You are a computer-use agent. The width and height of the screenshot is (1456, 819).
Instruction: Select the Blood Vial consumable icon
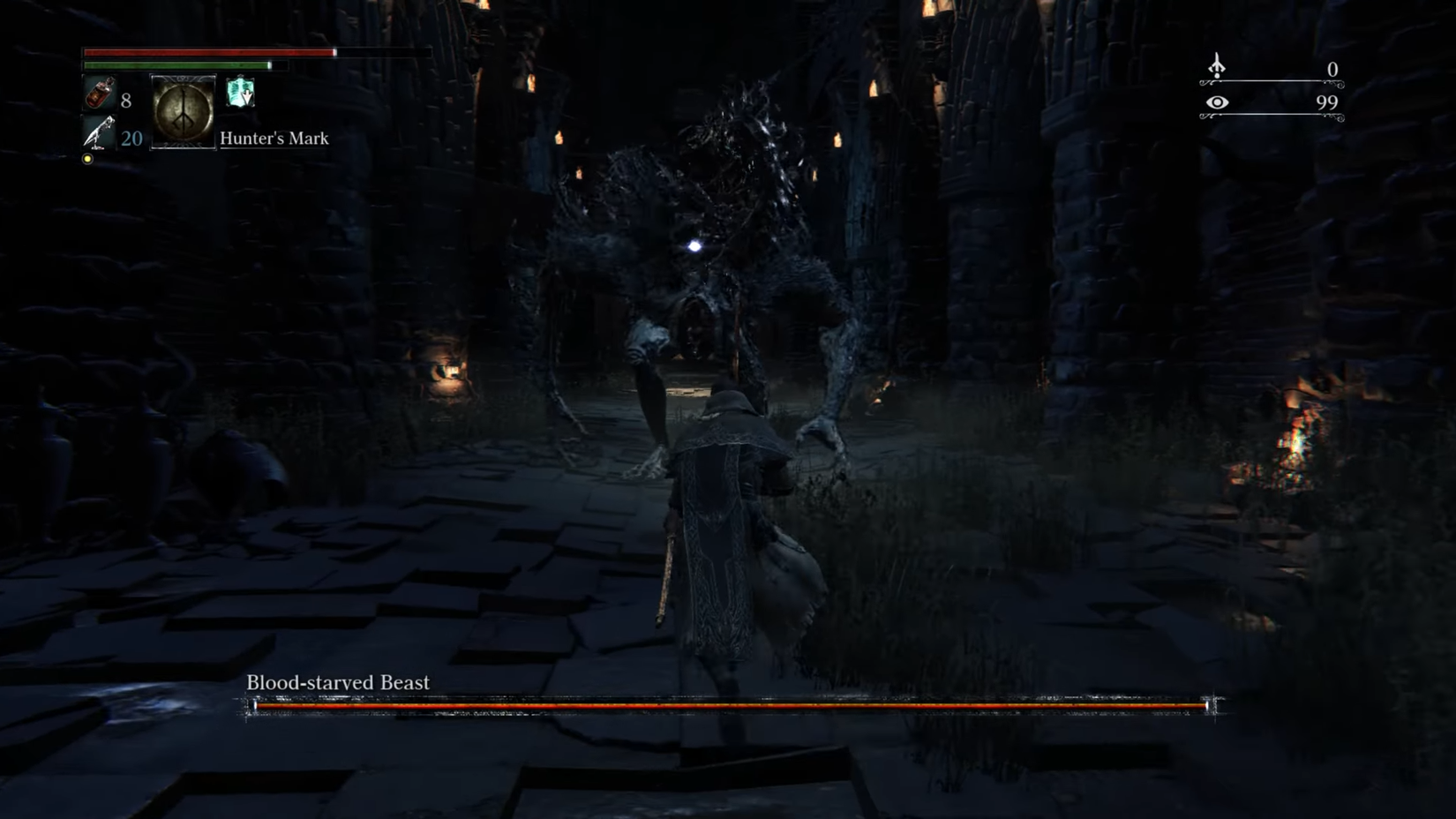[x=101, y=95]
